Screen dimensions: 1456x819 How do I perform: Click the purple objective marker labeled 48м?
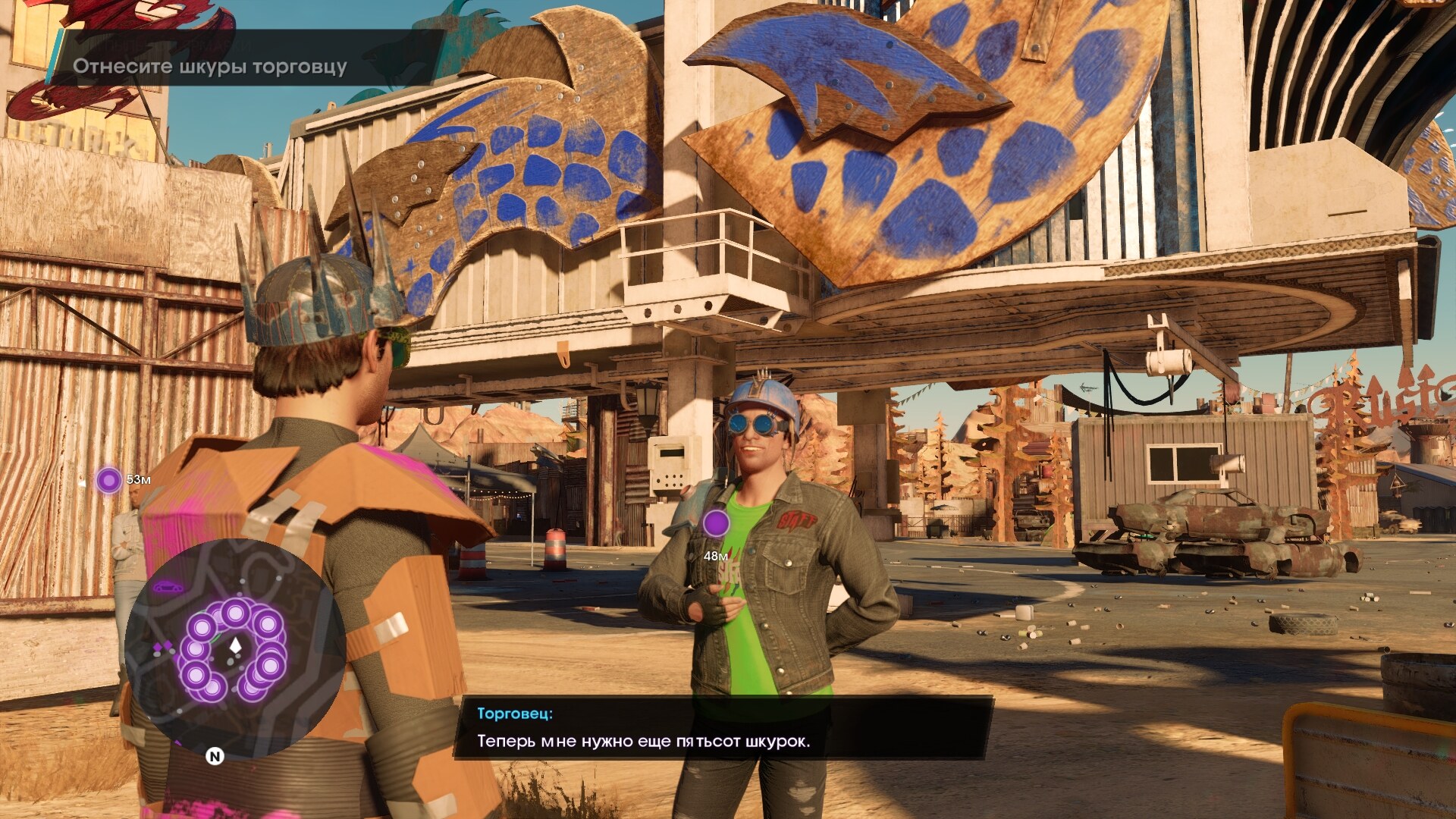716,523
